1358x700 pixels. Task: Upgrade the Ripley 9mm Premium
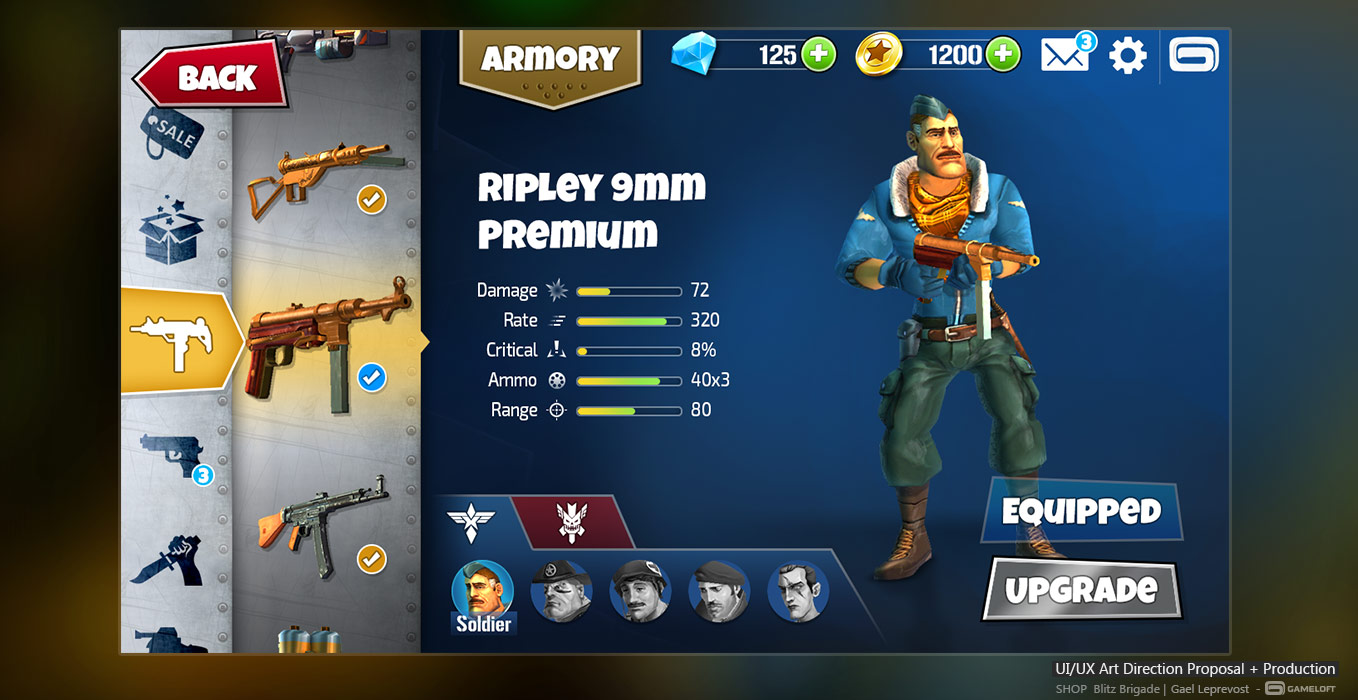tap(1081, 589)
